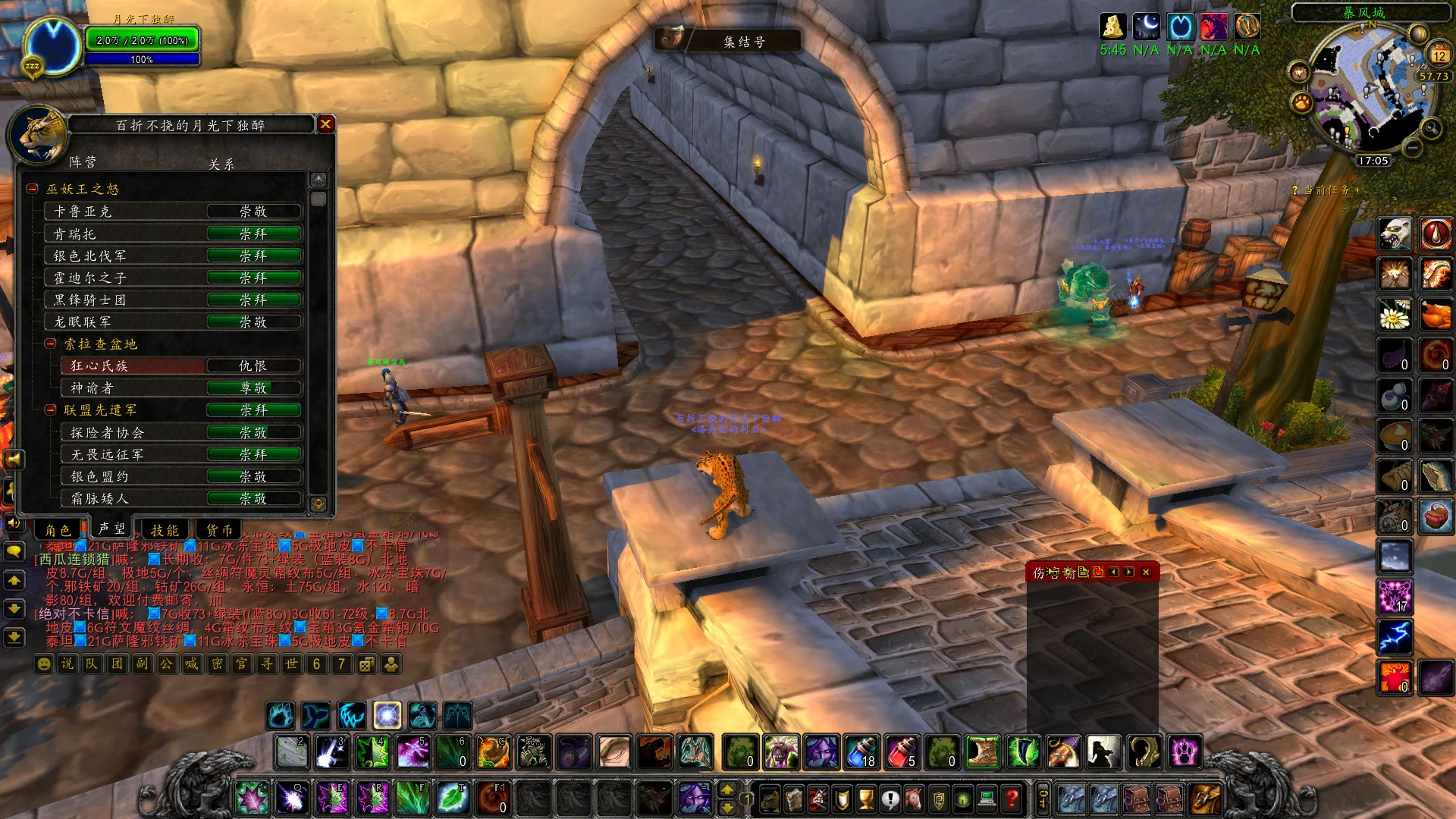Switch chat to the 喊 yell channel
Viewport: 1456px width, 819px height.
pyautogui.click(x=191, y=664)
